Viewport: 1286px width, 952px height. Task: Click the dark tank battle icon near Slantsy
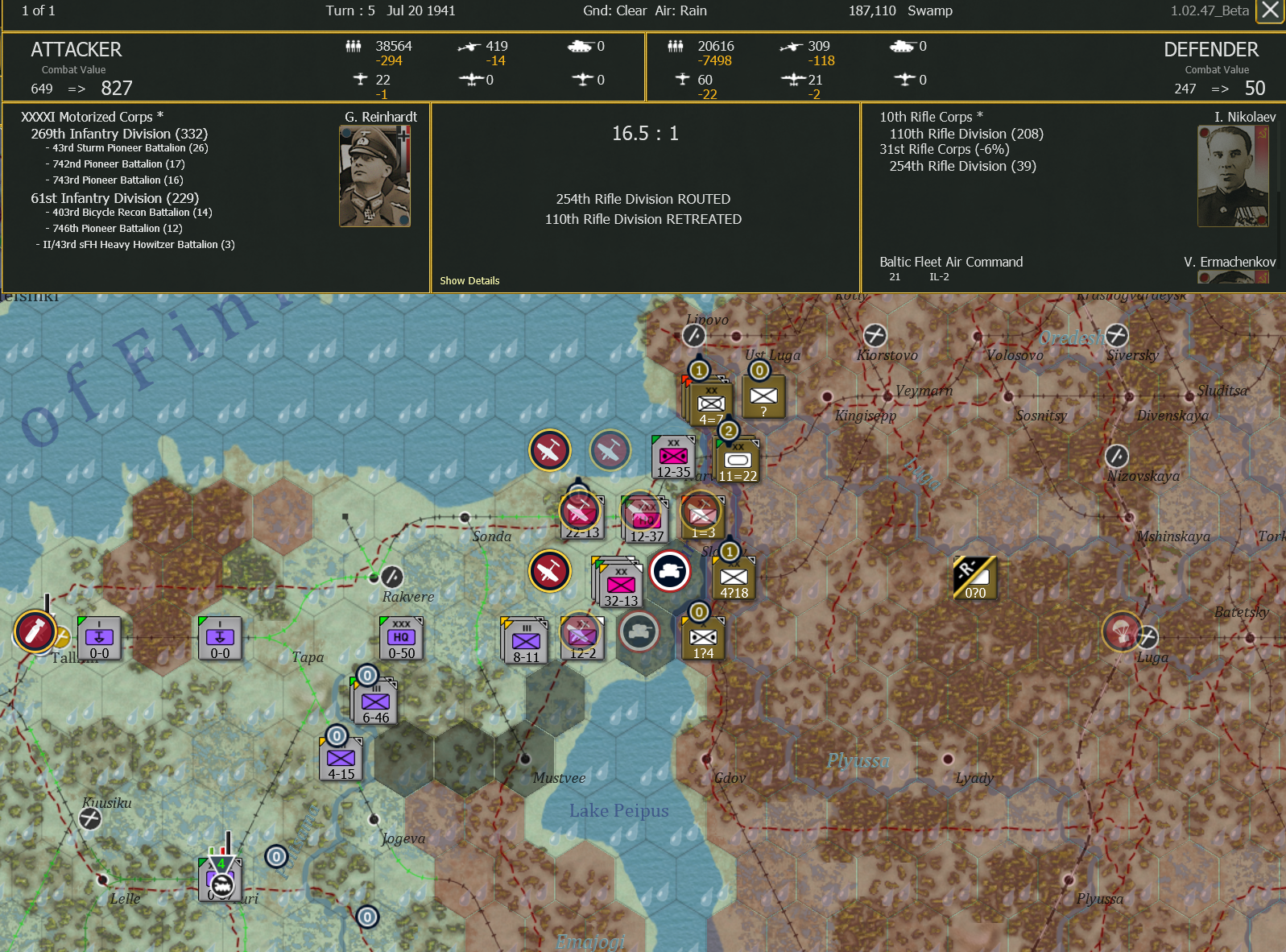point(670,571)
